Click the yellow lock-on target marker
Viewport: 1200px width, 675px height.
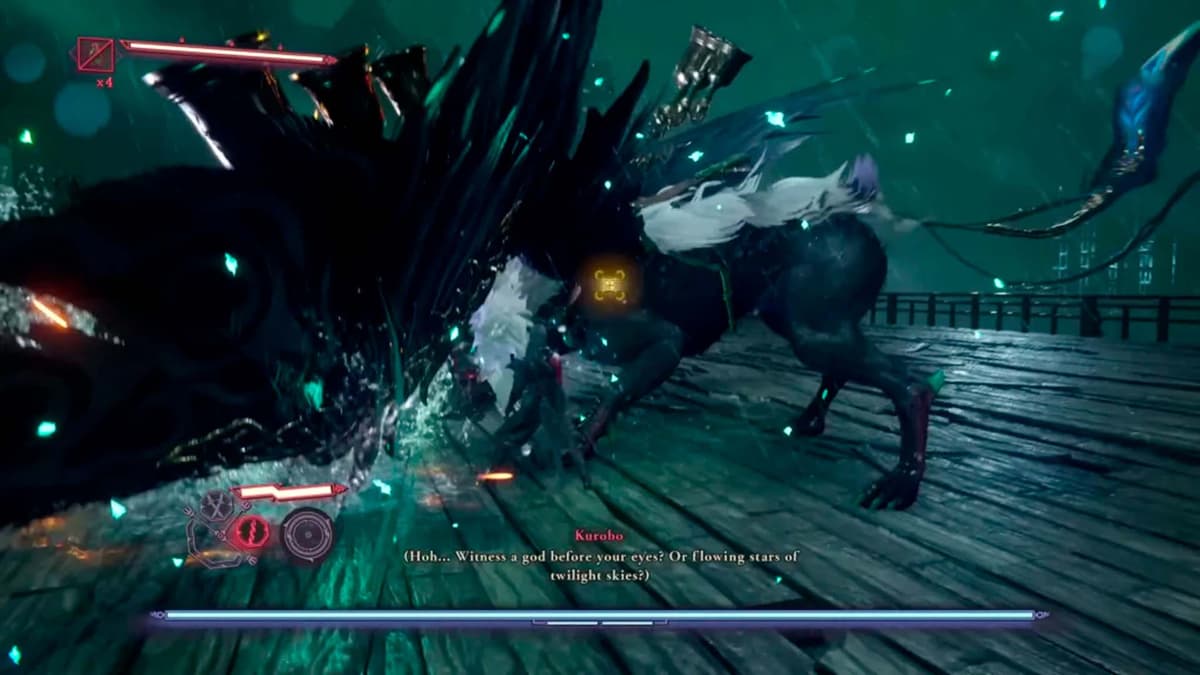coord(610,285)
